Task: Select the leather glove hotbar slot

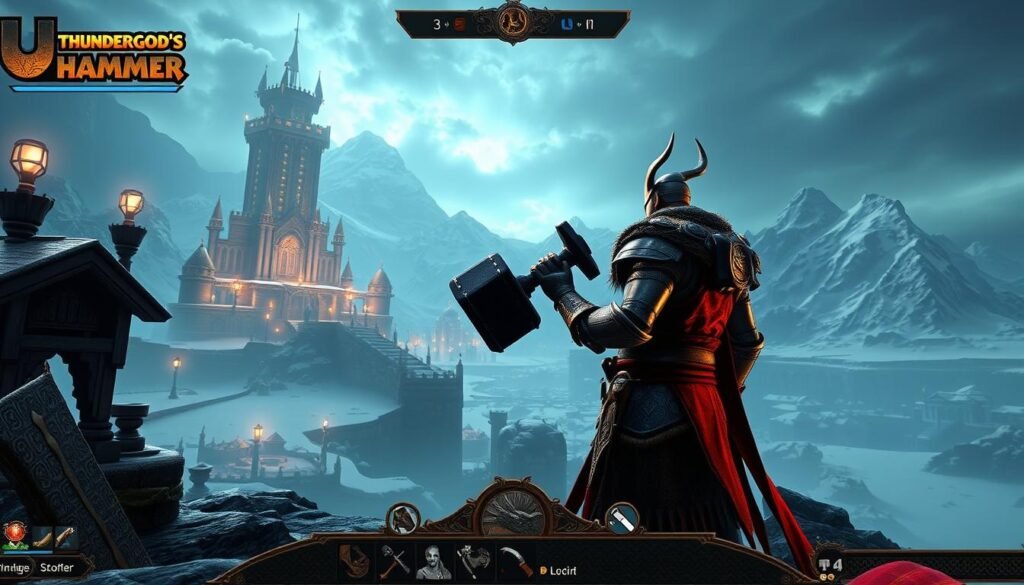Action: click(354, 560)
